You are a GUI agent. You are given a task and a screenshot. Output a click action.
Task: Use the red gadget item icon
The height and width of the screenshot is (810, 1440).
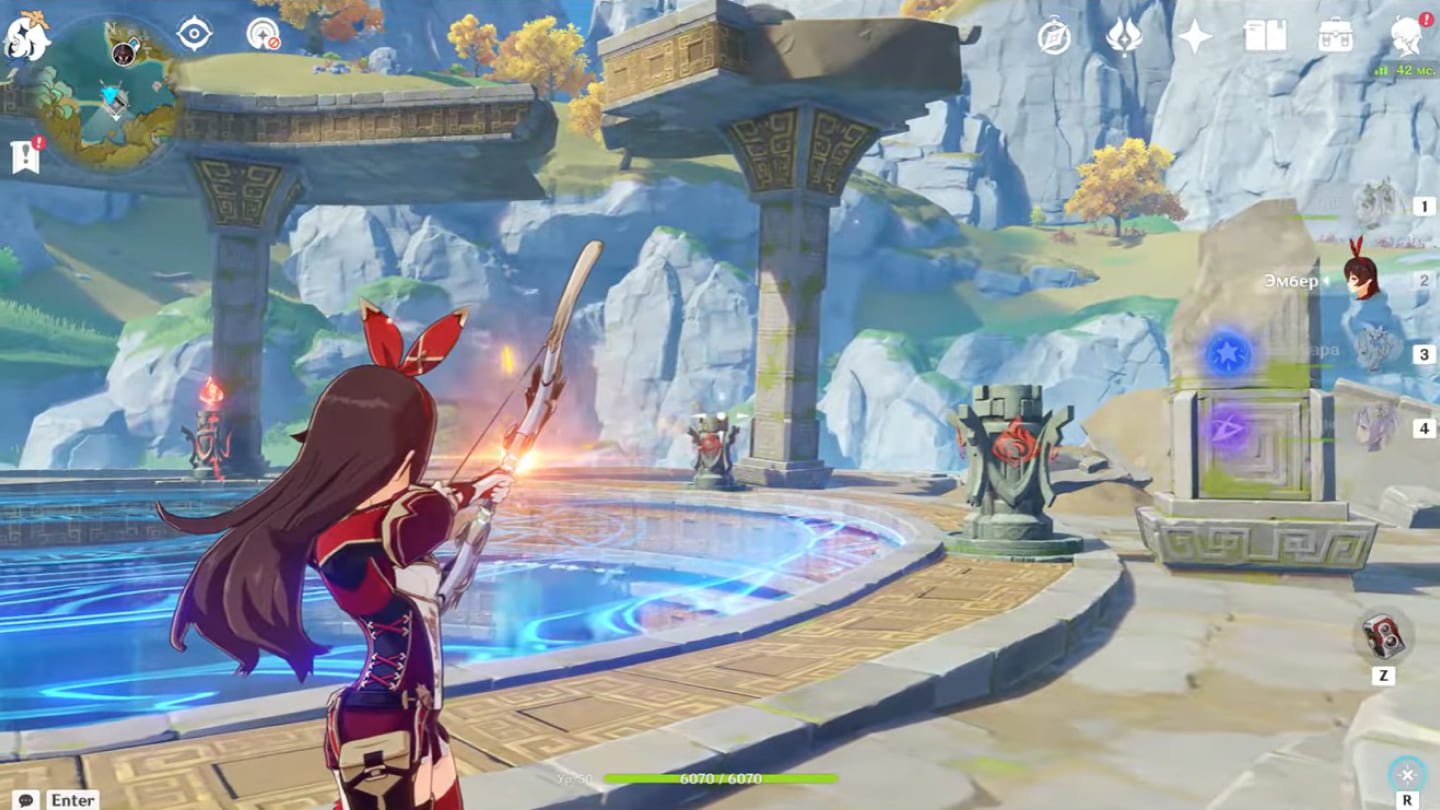(1384, 637)
